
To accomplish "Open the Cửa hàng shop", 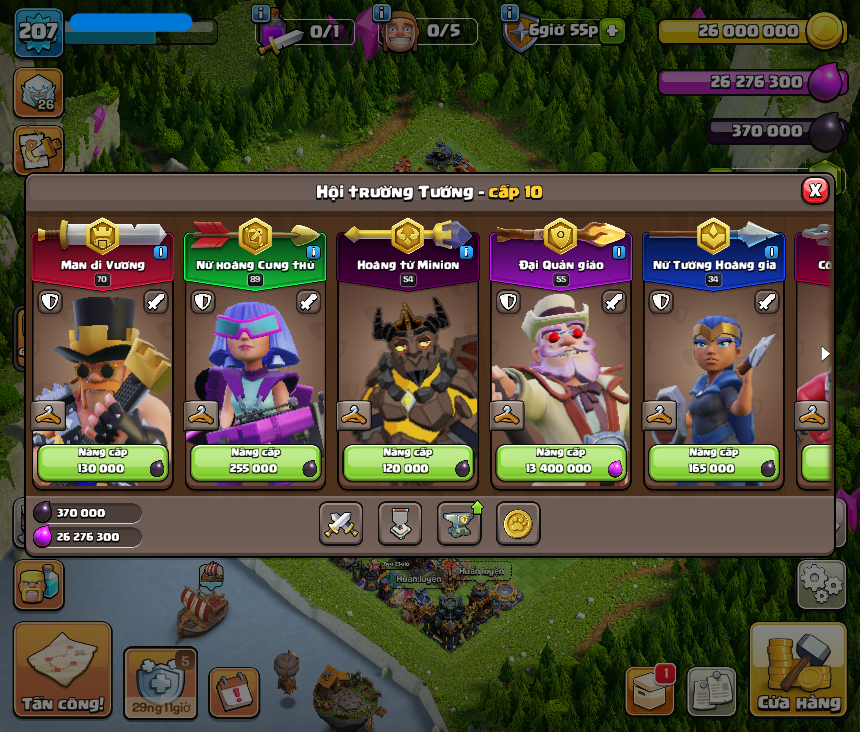I will (x=798, y=670).
